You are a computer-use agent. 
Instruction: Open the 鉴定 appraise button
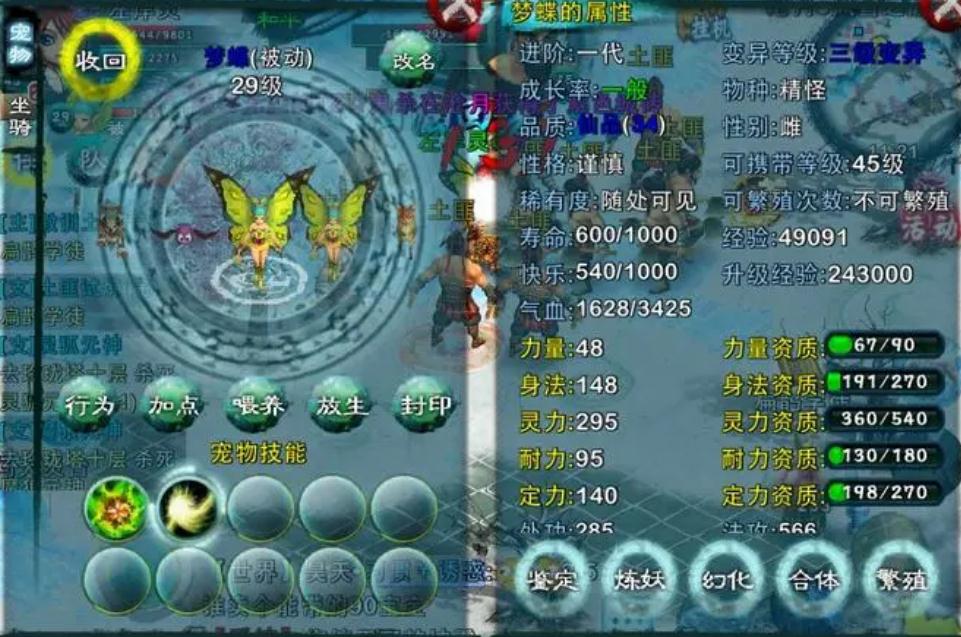(x=553, y=581)
